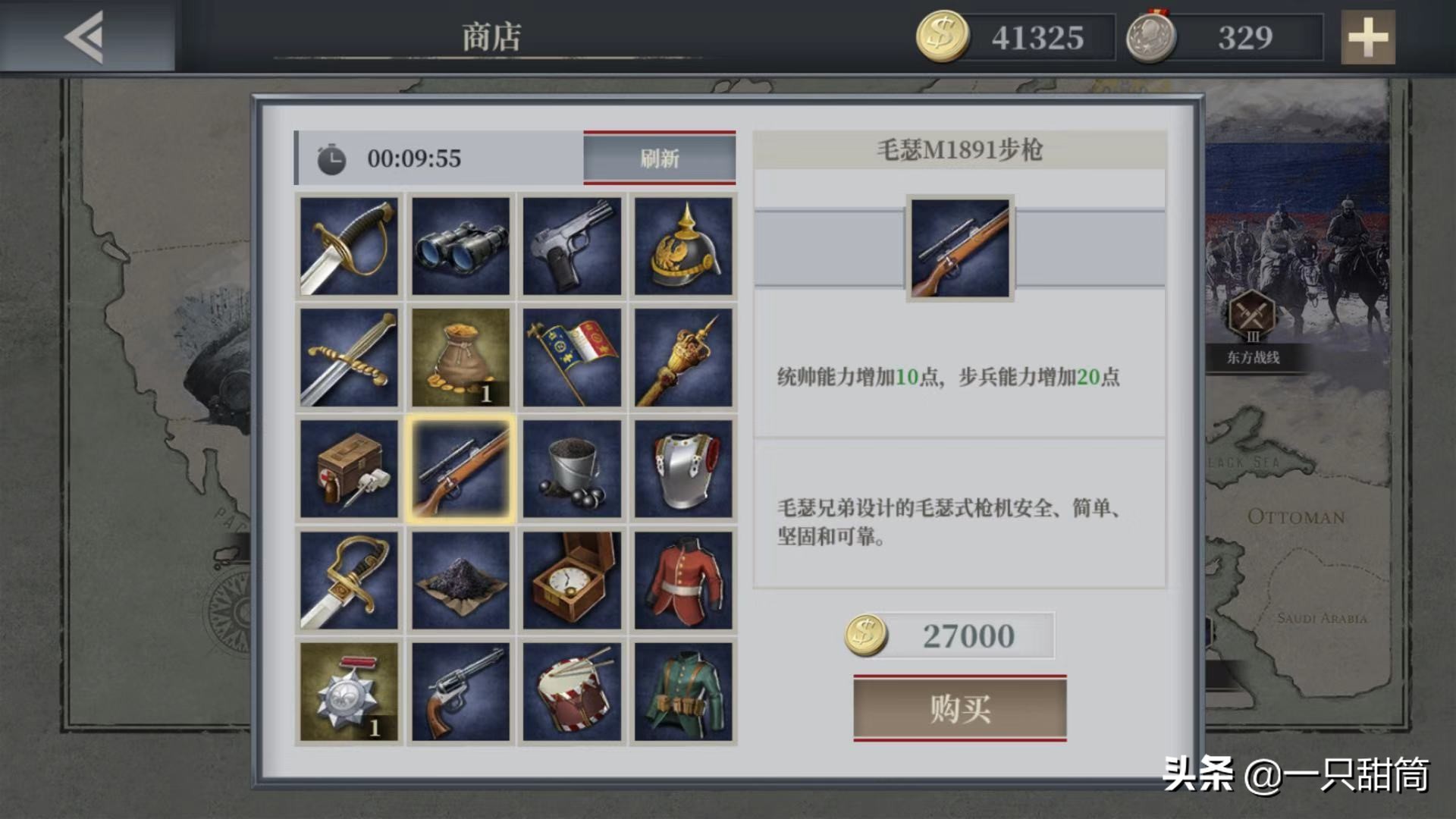Image resolution: width=1456 pixels, height=819 pixels.
Task: Select the French flag item
Action: [572, 356]
